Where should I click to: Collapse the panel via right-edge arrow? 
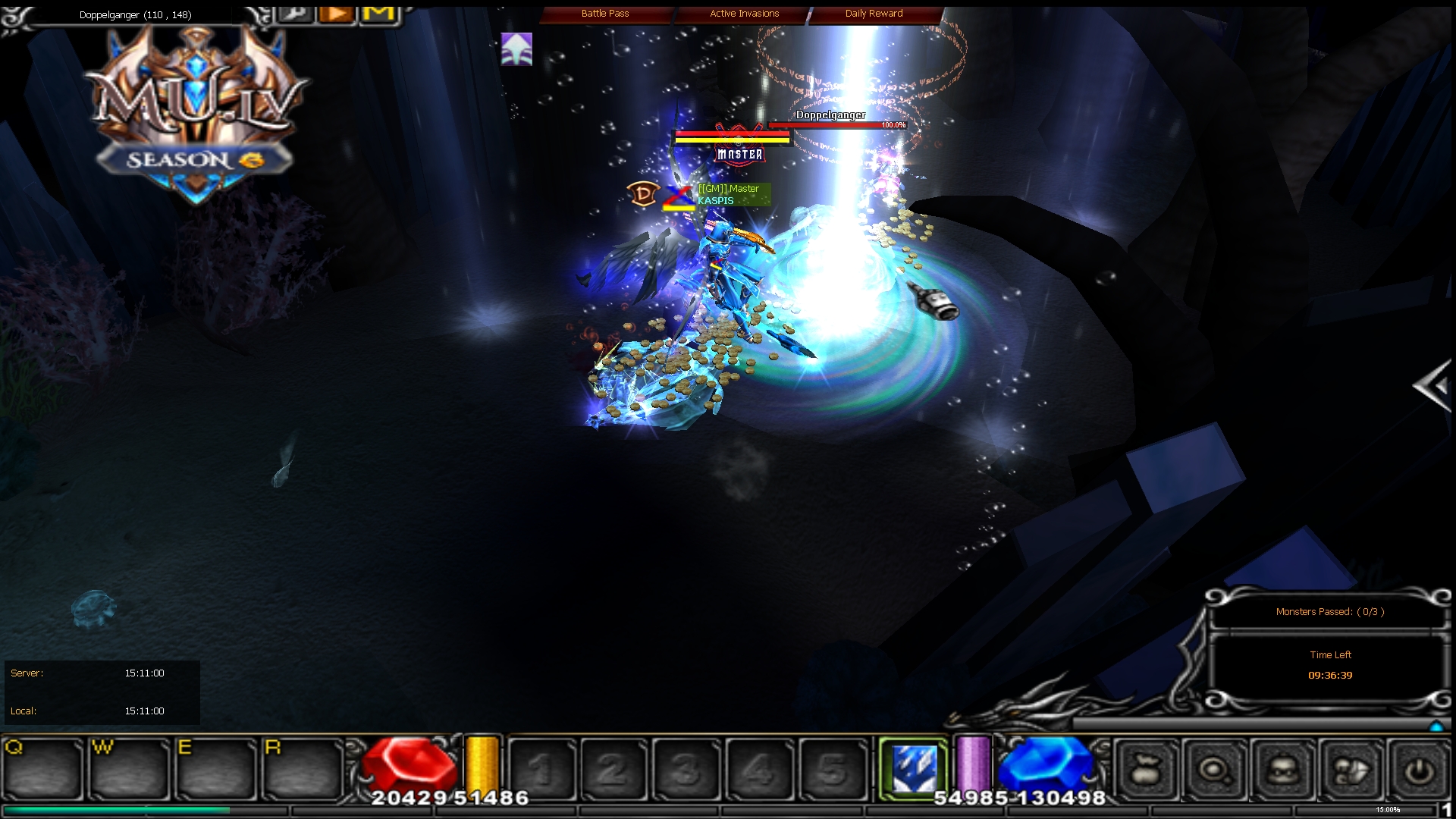[1432, 387]
